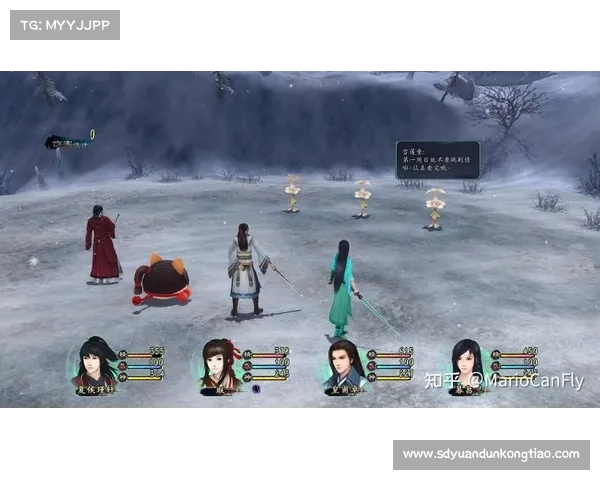Screen dimensions: 600x480
Task: Open the sdyuandunkongtiao.com website link
Action: [491, 454]
